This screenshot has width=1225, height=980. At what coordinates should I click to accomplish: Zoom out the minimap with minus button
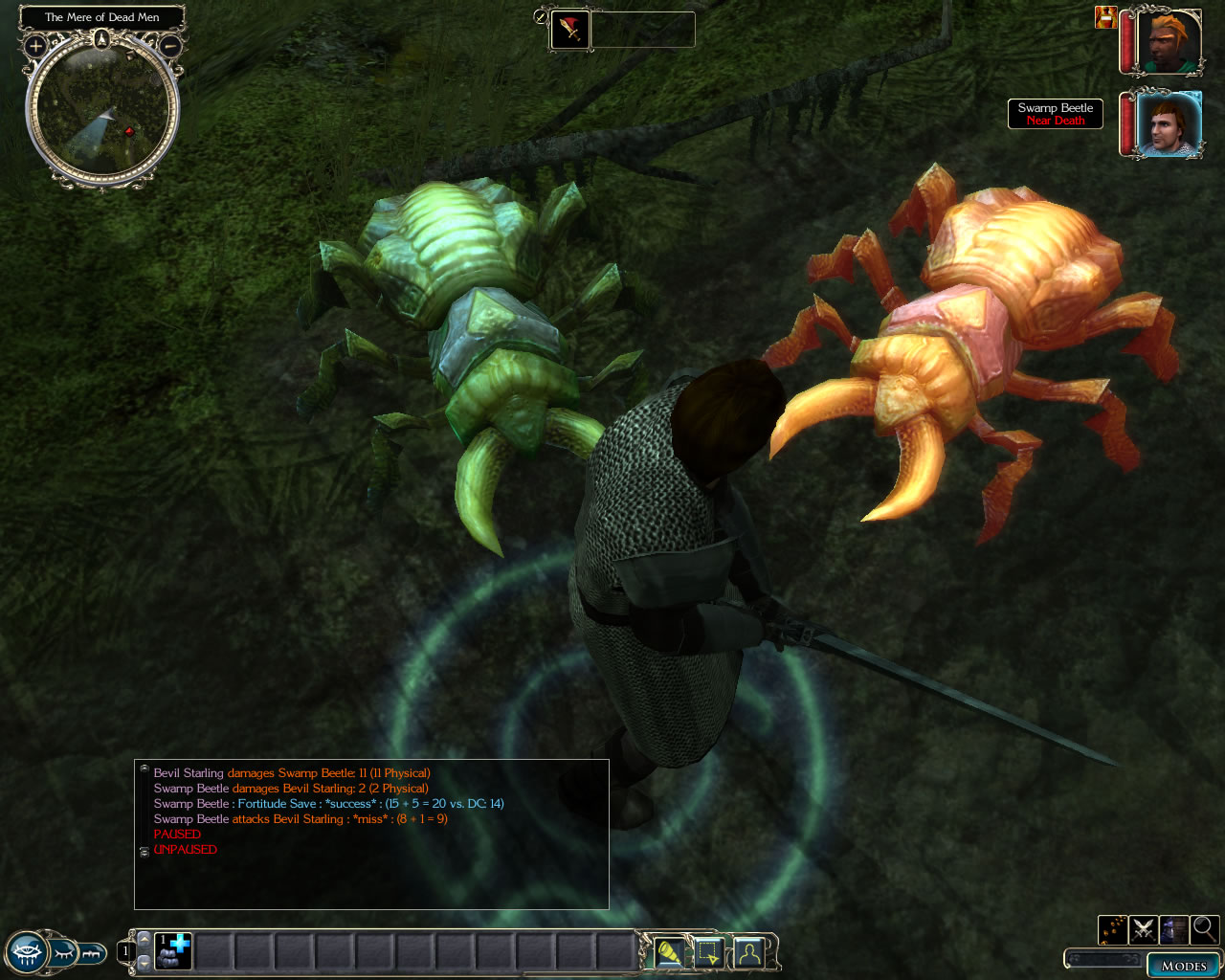[x=169, y=45]
